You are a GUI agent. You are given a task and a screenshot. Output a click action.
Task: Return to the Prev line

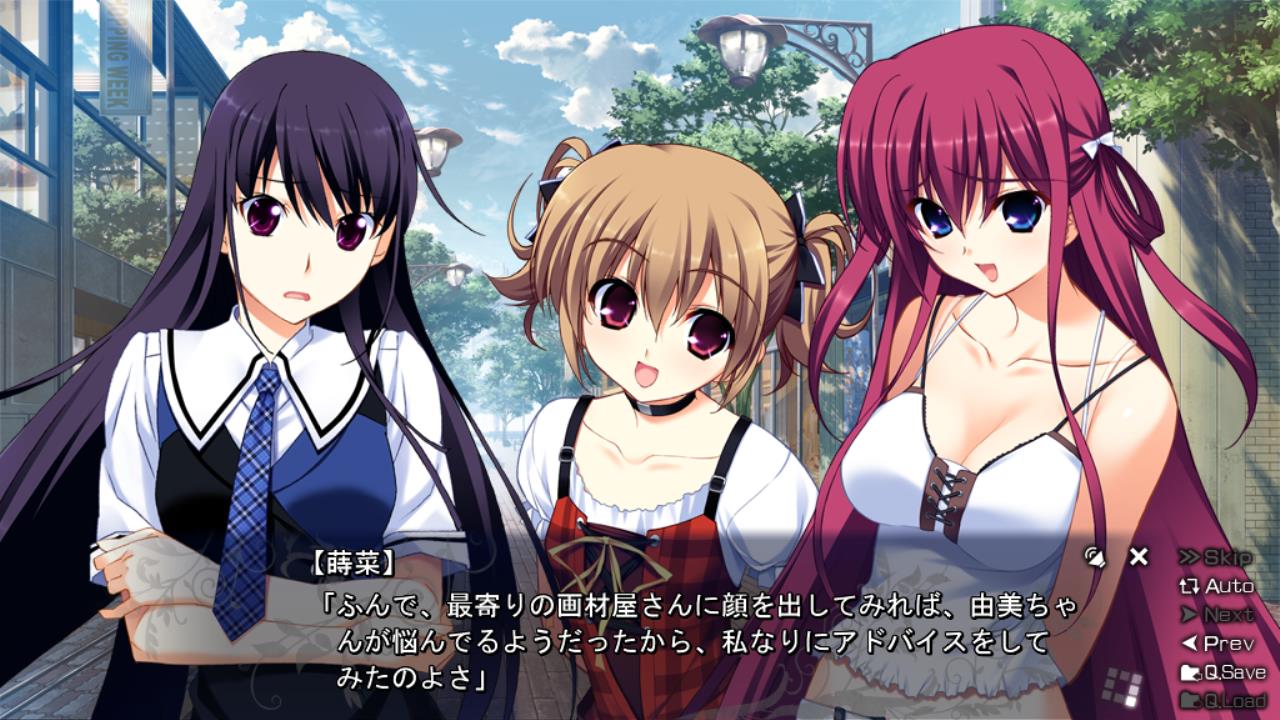[1217, 644]
